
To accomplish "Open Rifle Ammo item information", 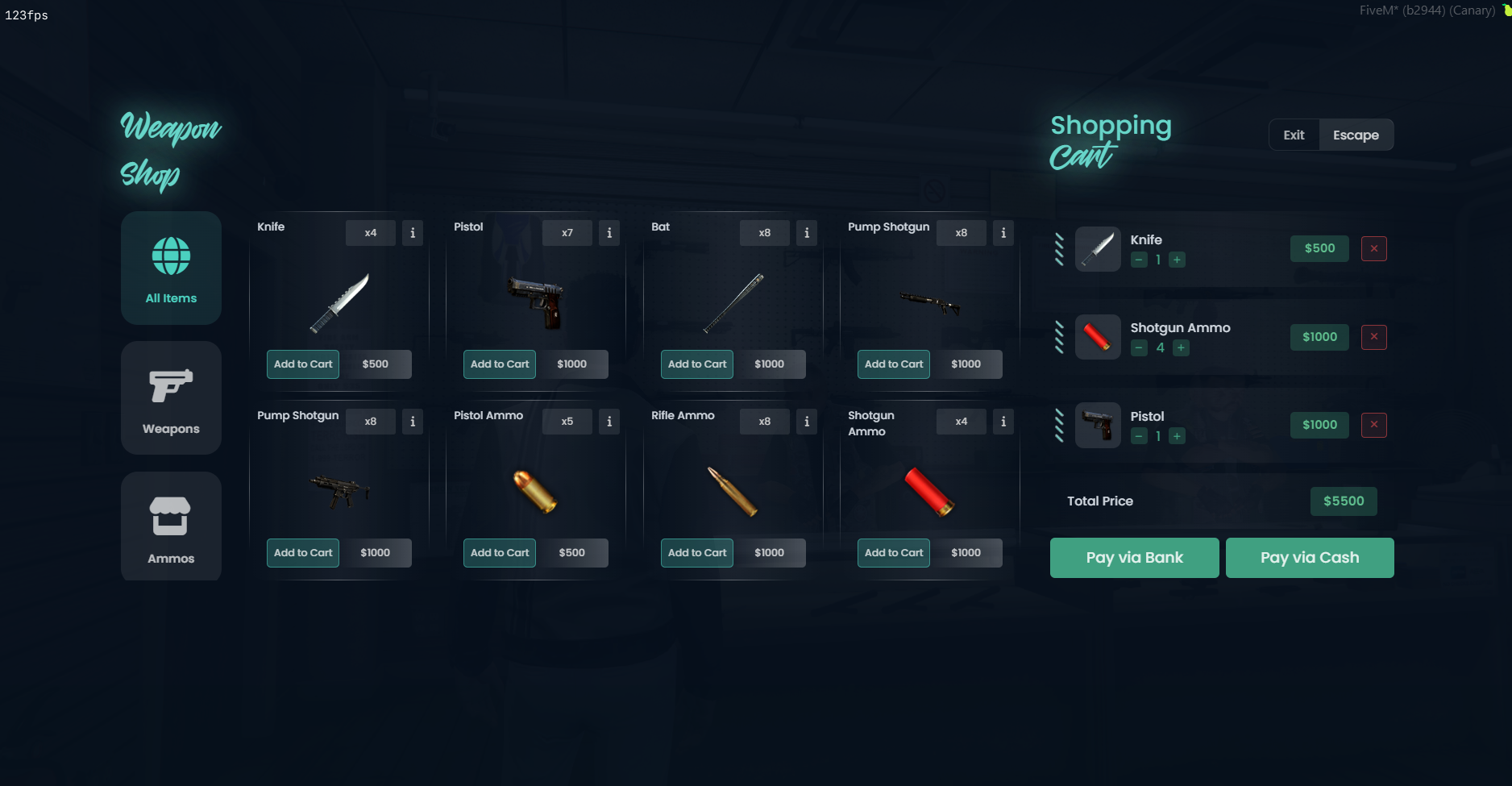I will (x=806, y=422).
